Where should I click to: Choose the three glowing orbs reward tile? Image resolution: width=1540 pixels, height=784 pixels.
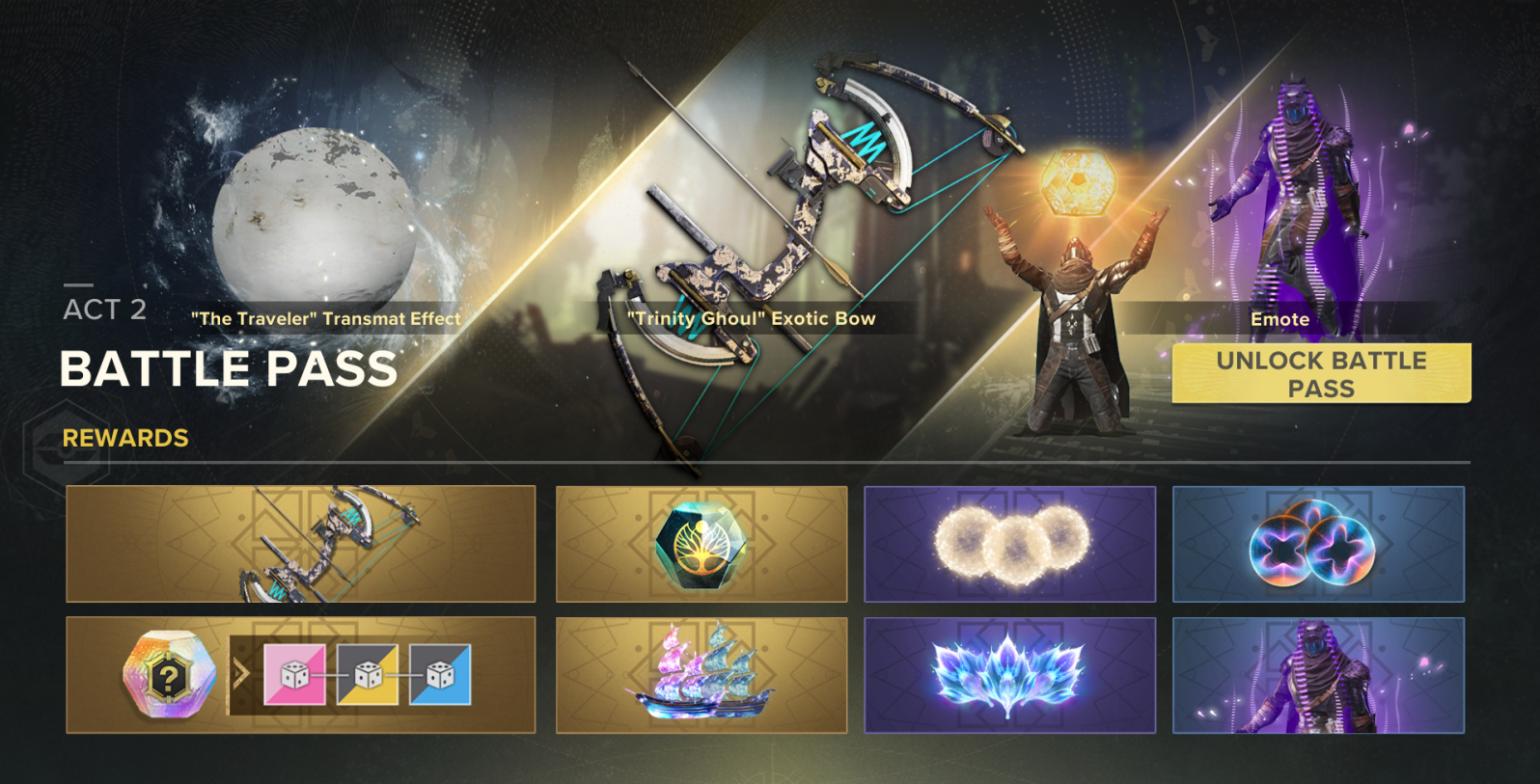coord(1009,544)
